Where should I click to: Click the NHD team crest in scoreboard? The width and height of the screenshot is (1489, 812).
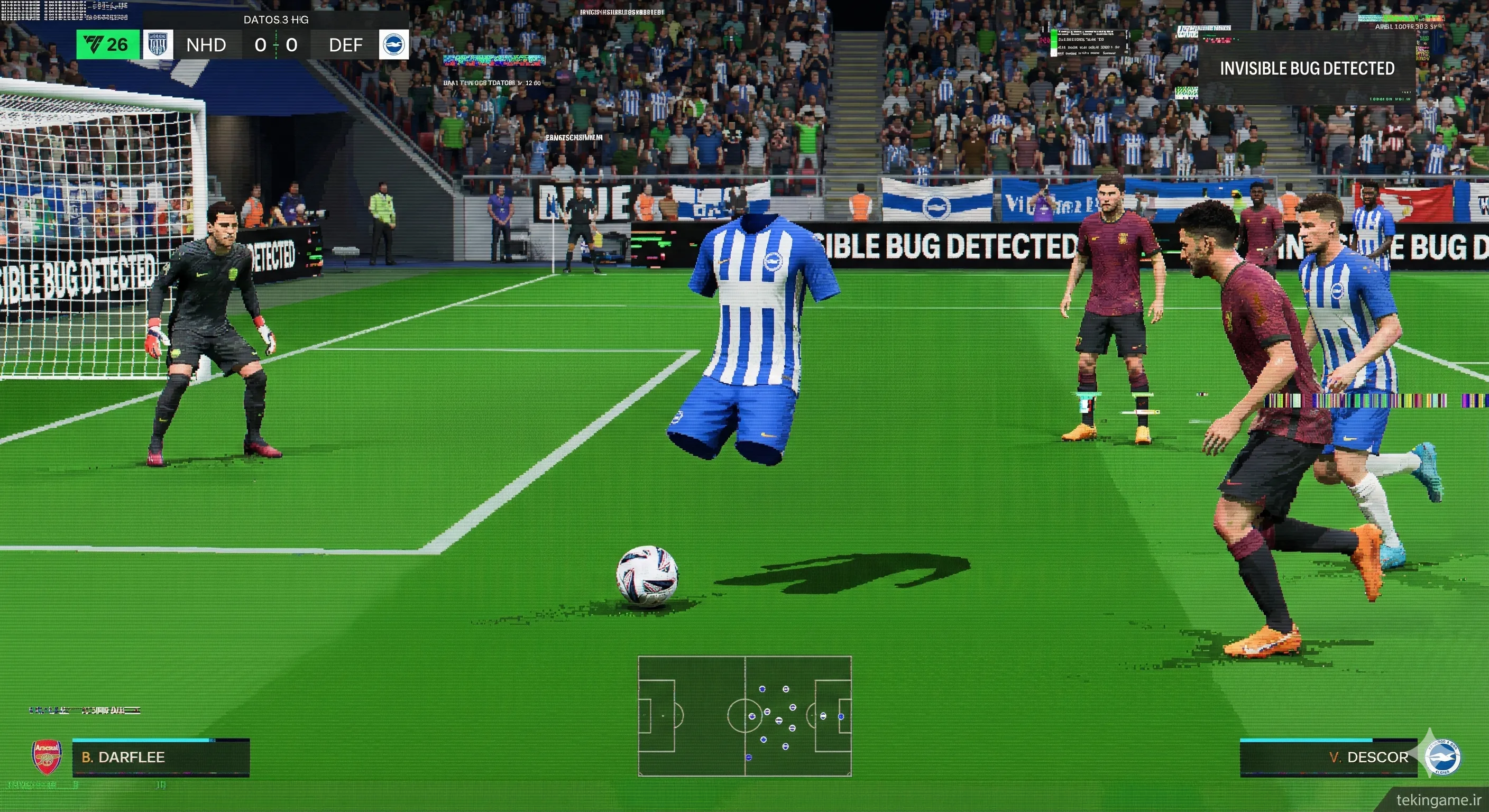point(158,44)
